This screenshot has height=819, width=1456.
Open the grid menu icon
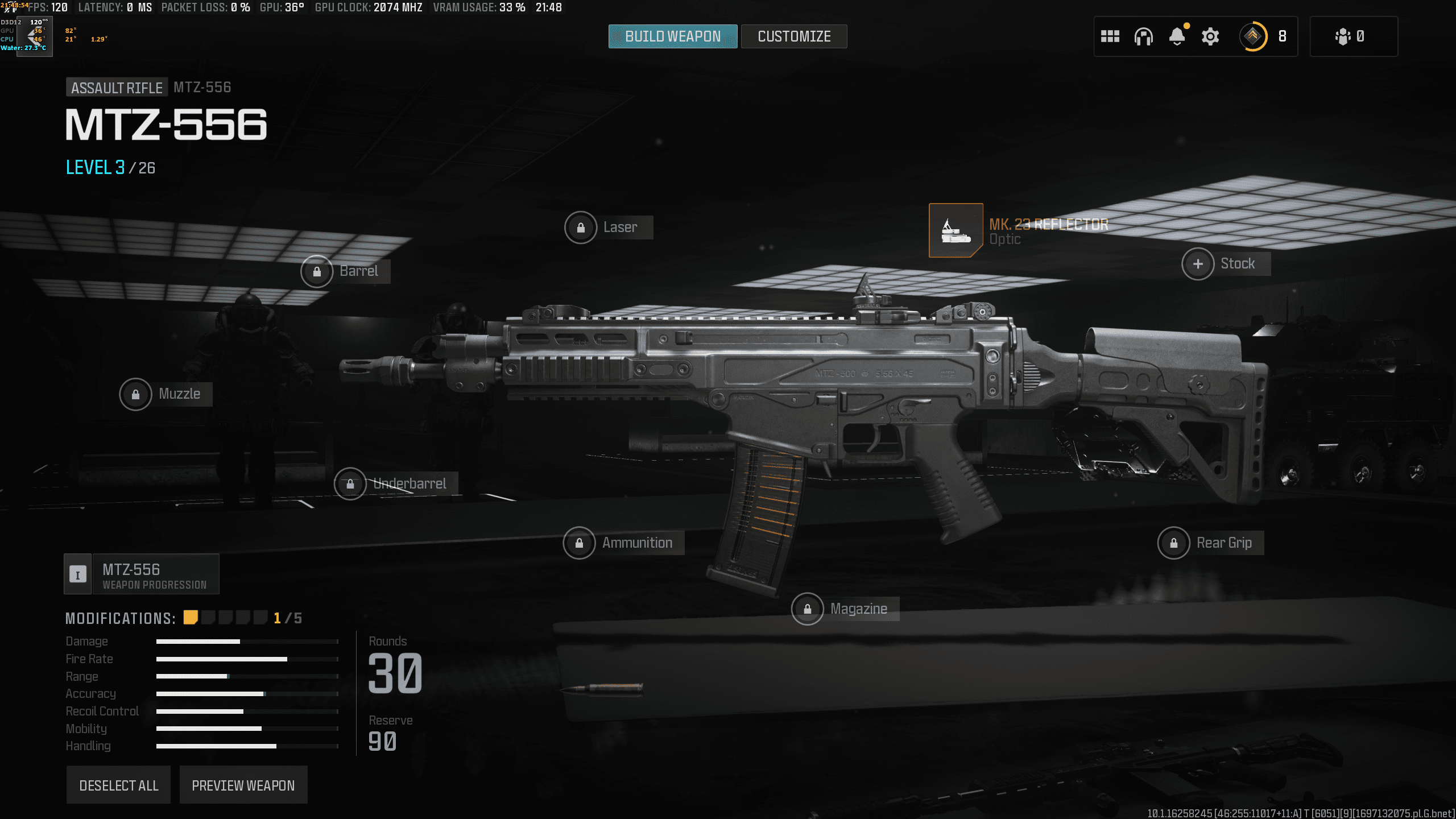[x=1110, y=36]
